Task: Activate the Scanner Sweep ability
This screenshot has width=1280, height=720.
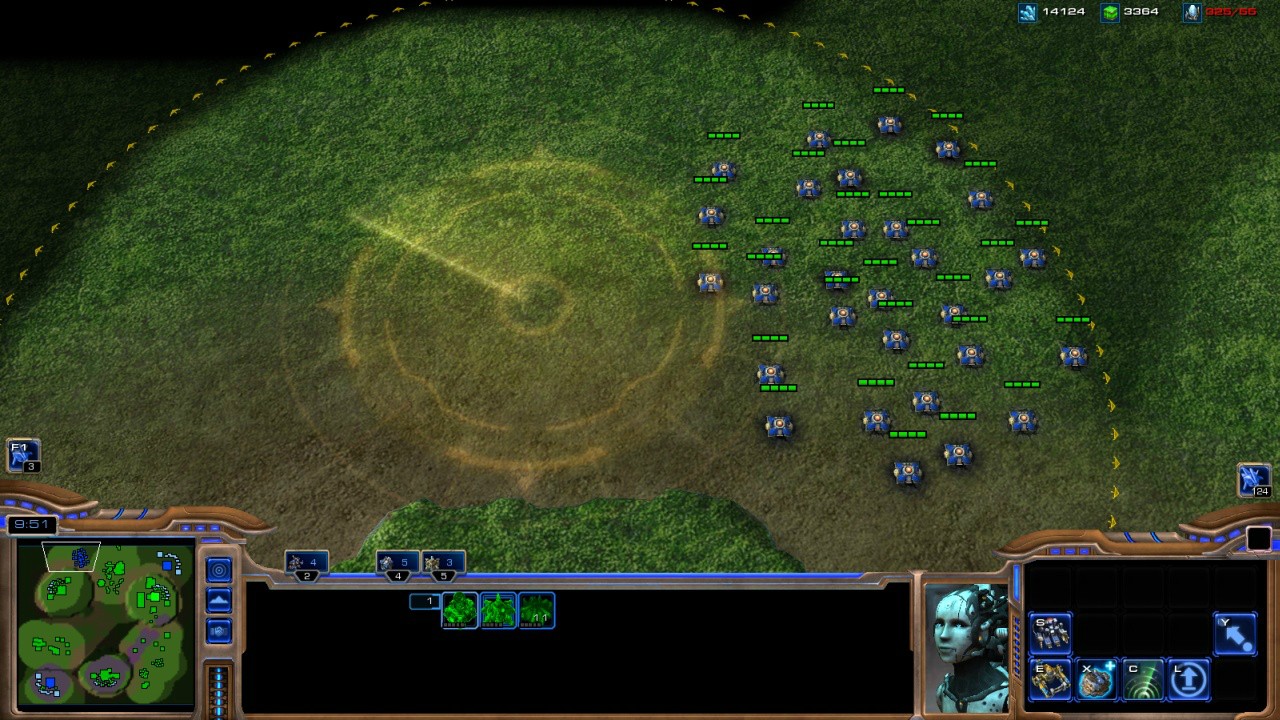Action: coord(1142,680)
